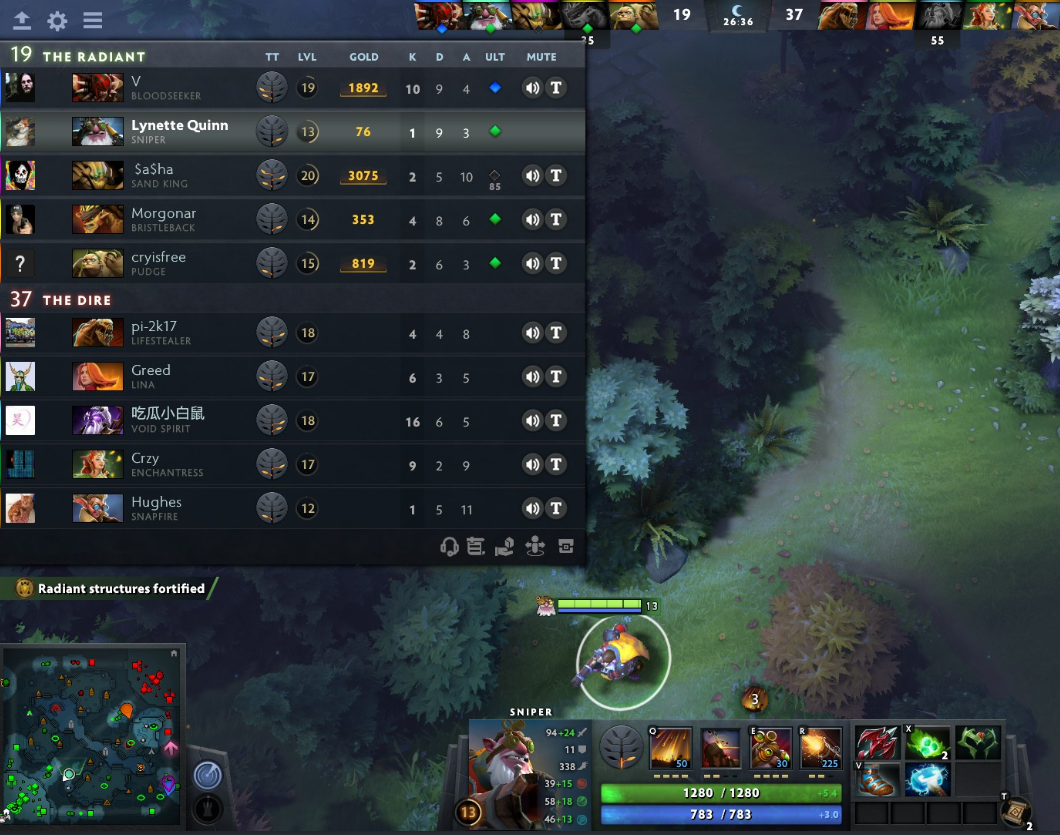Image resolution: width=1060 pixels, height=835 pixels.
Task: Cast the Assassinate ultimate ability
Action: coord(820,748)
